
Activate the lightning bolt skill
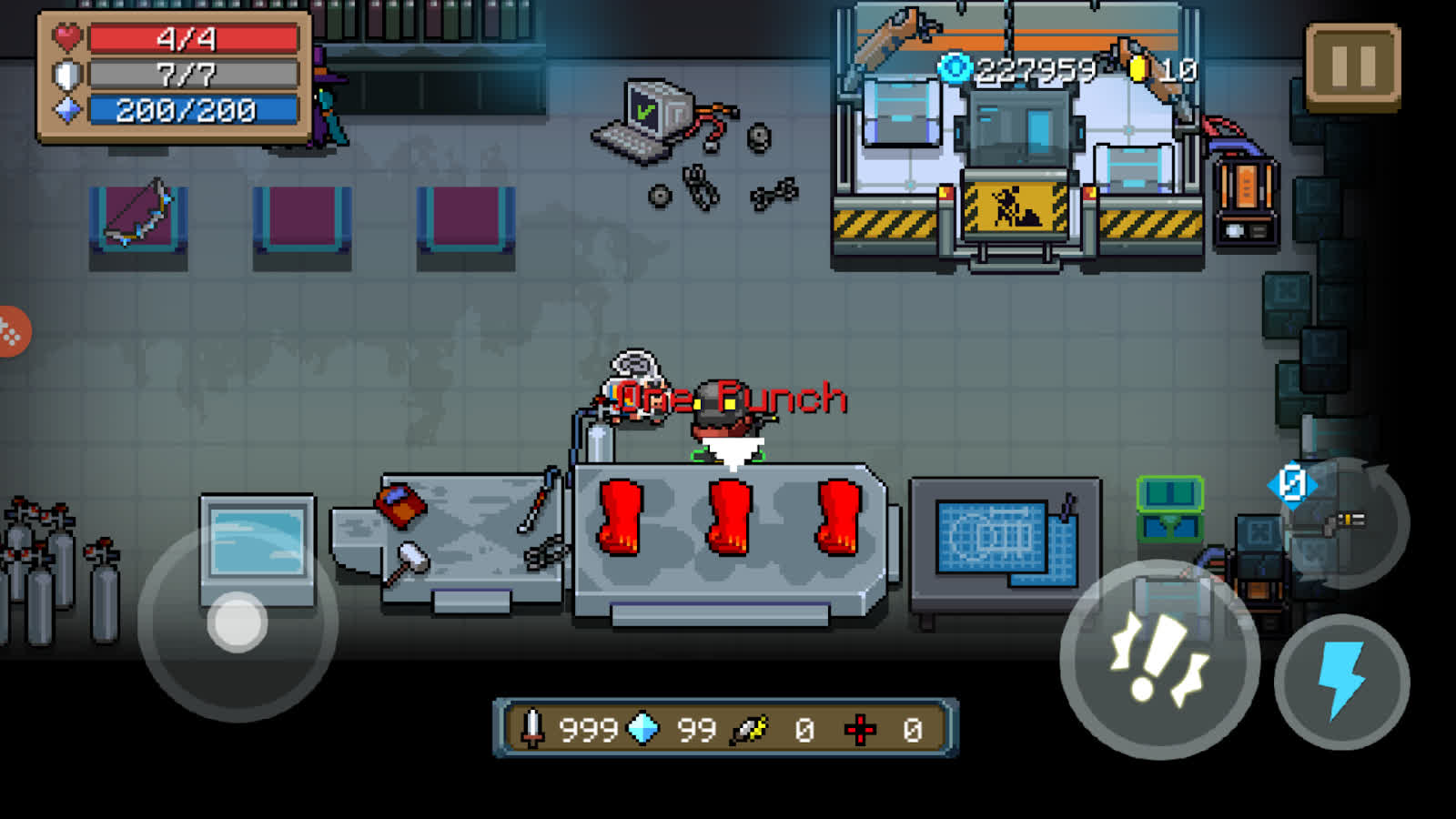point(1341,682)
